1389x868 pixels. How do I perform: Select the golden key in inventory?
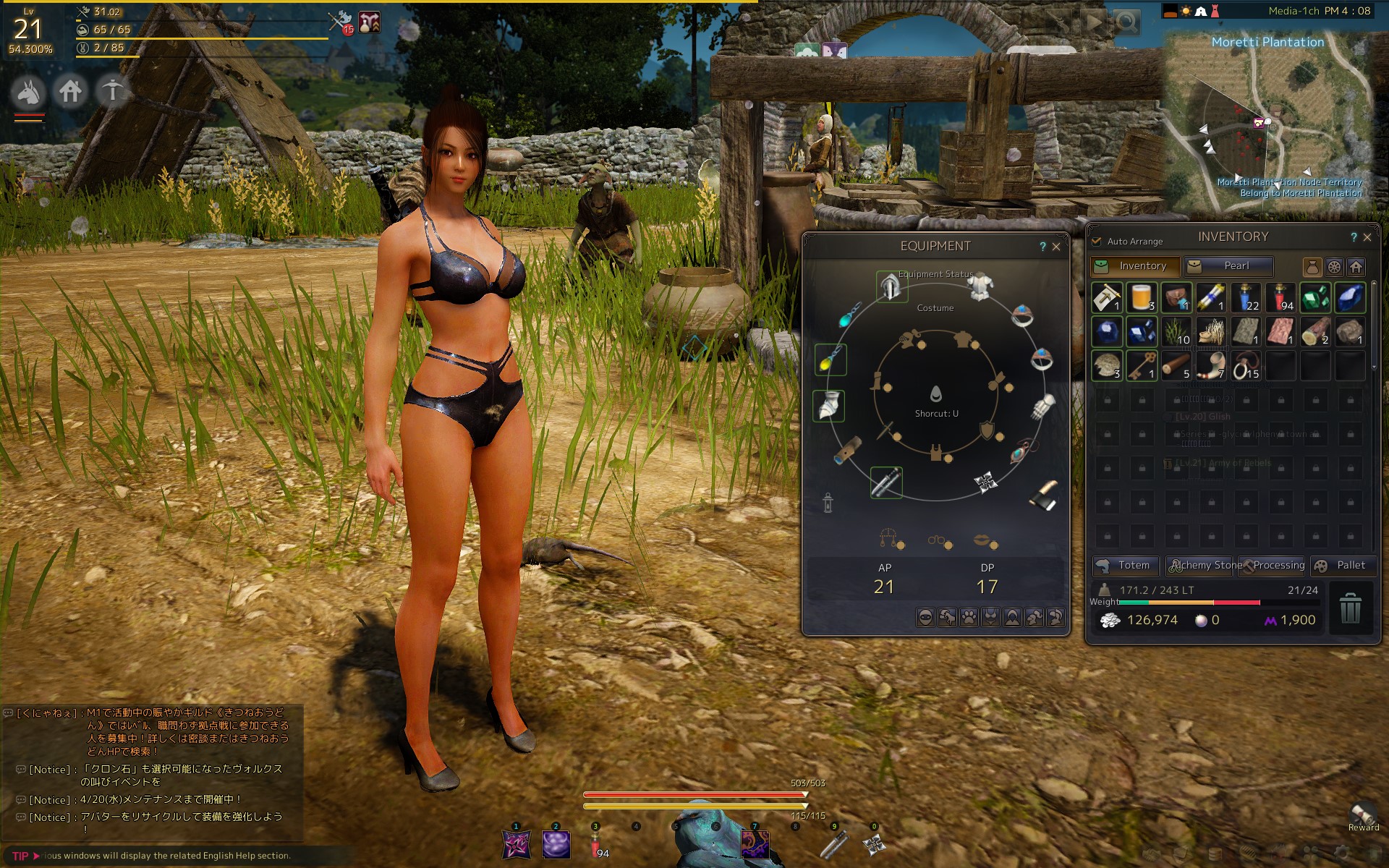1141,366
